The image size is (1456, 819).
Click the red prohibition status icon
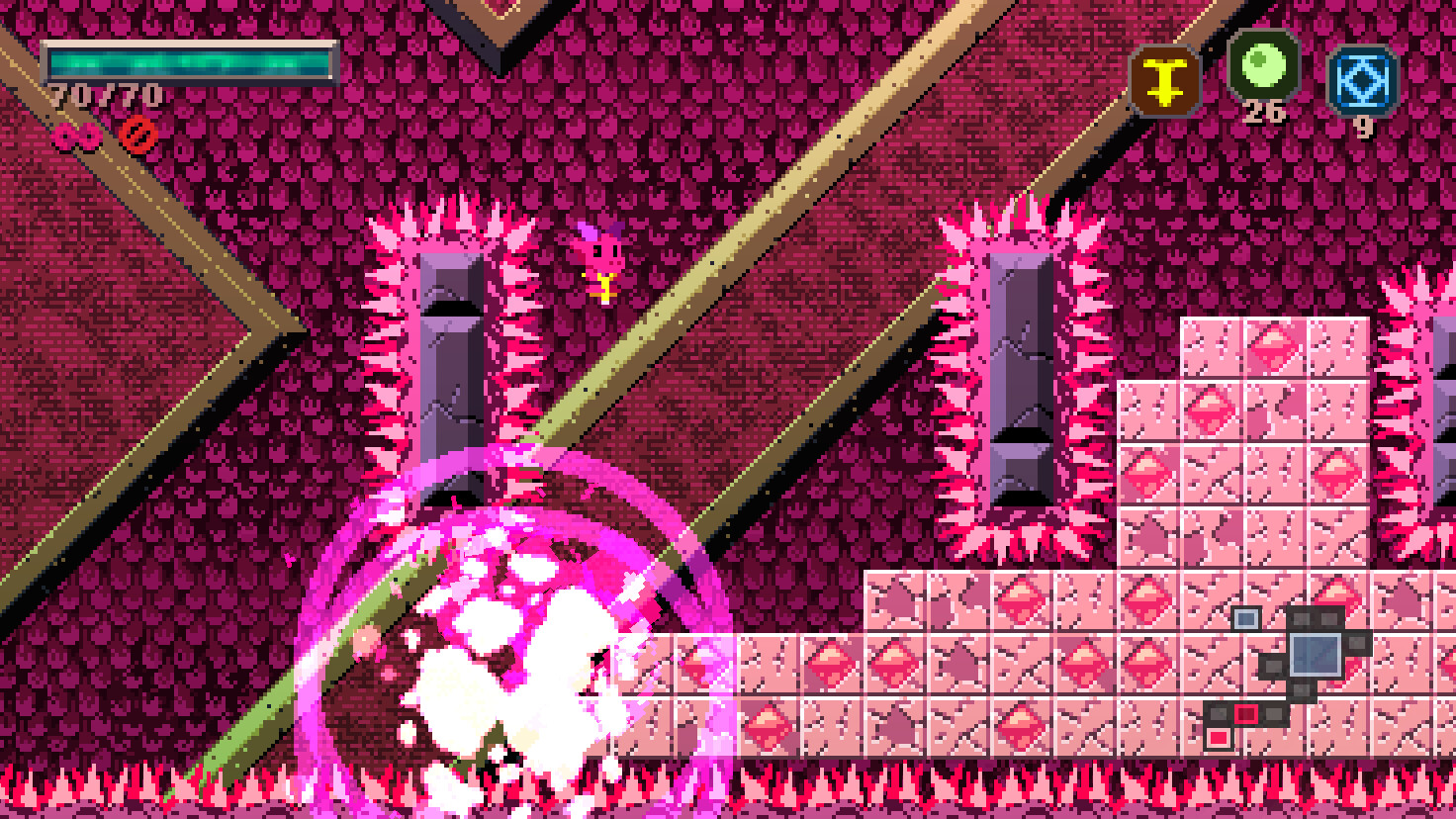click(x=139, y=135)
